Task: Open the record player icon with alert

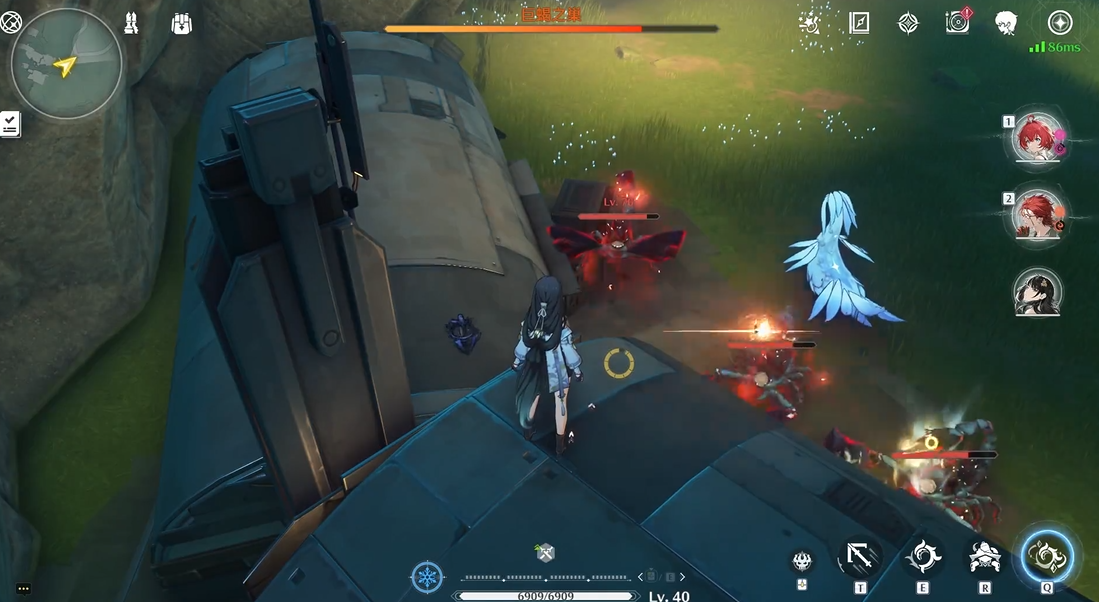Action: coord(958,22)
